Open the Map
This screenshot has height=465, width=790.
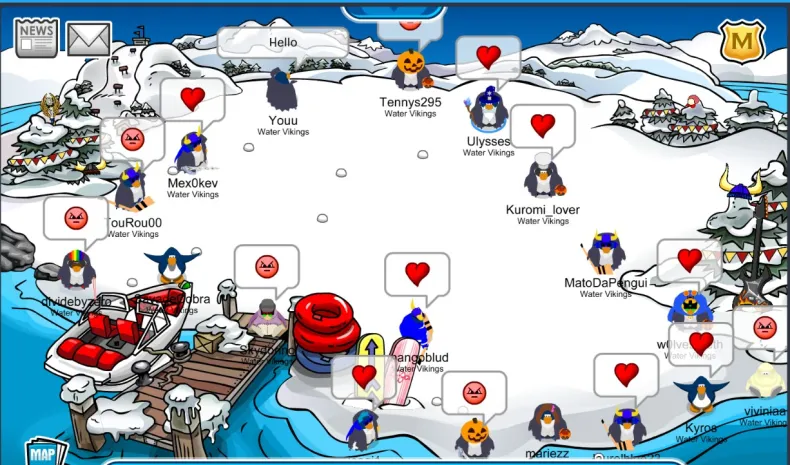coord(42,452)
